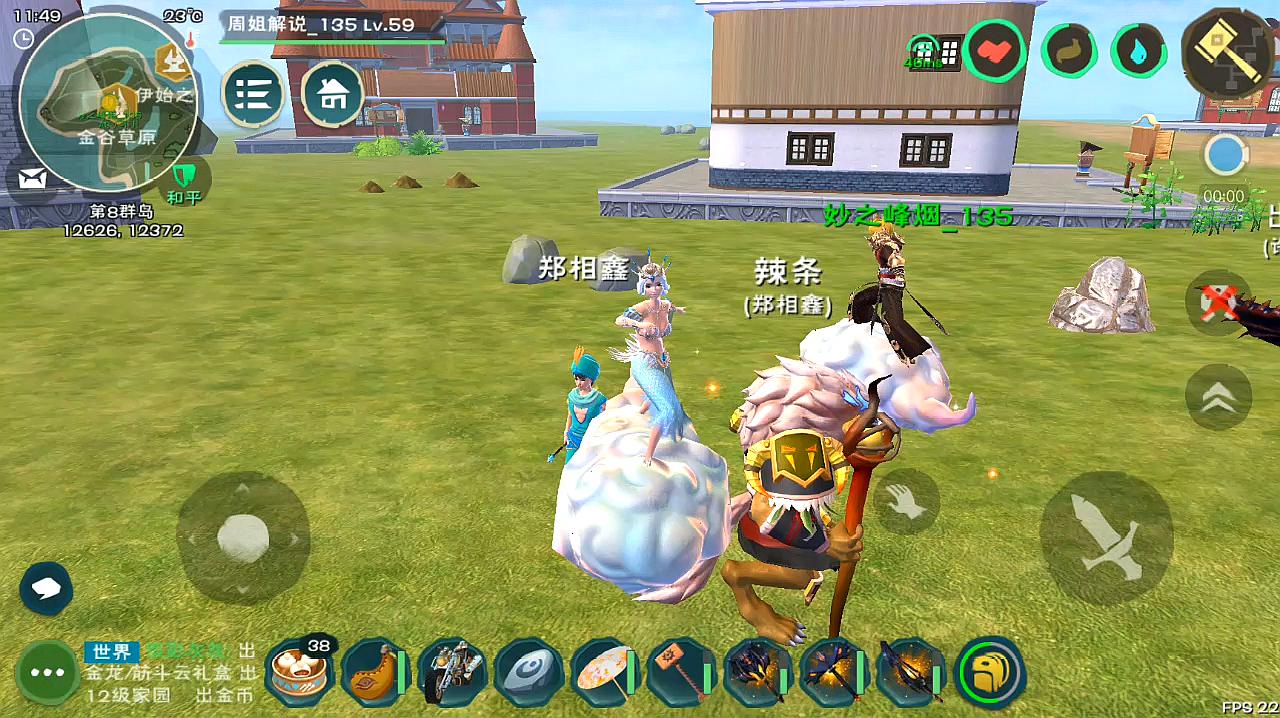1280x718 pixels.
Task: Select the wooden hammer hotbar slot
Action: pyautogui.click(x=679, y=671)
